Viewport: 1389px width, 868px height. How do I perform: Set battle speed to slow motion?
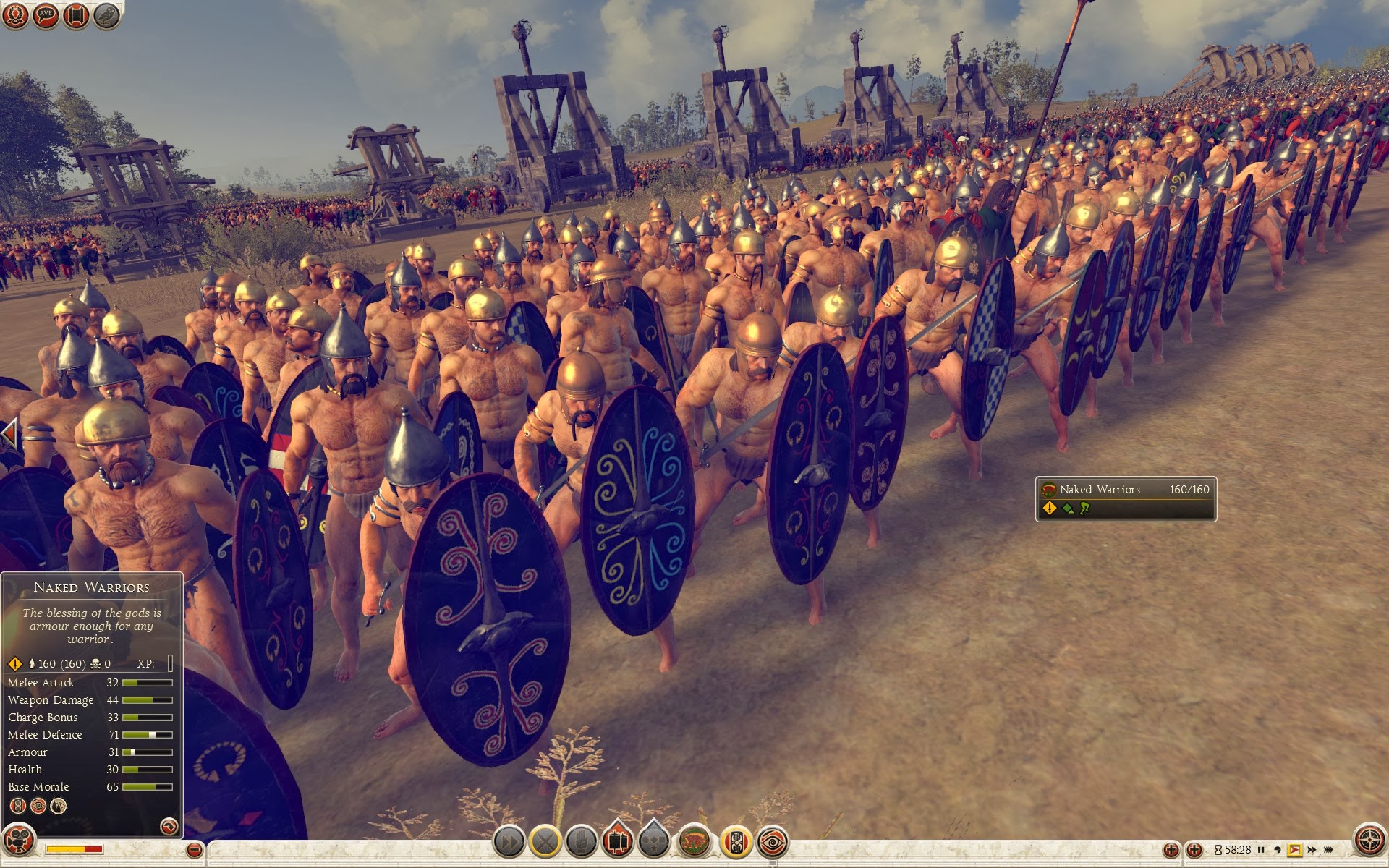tap(1278, 850)
